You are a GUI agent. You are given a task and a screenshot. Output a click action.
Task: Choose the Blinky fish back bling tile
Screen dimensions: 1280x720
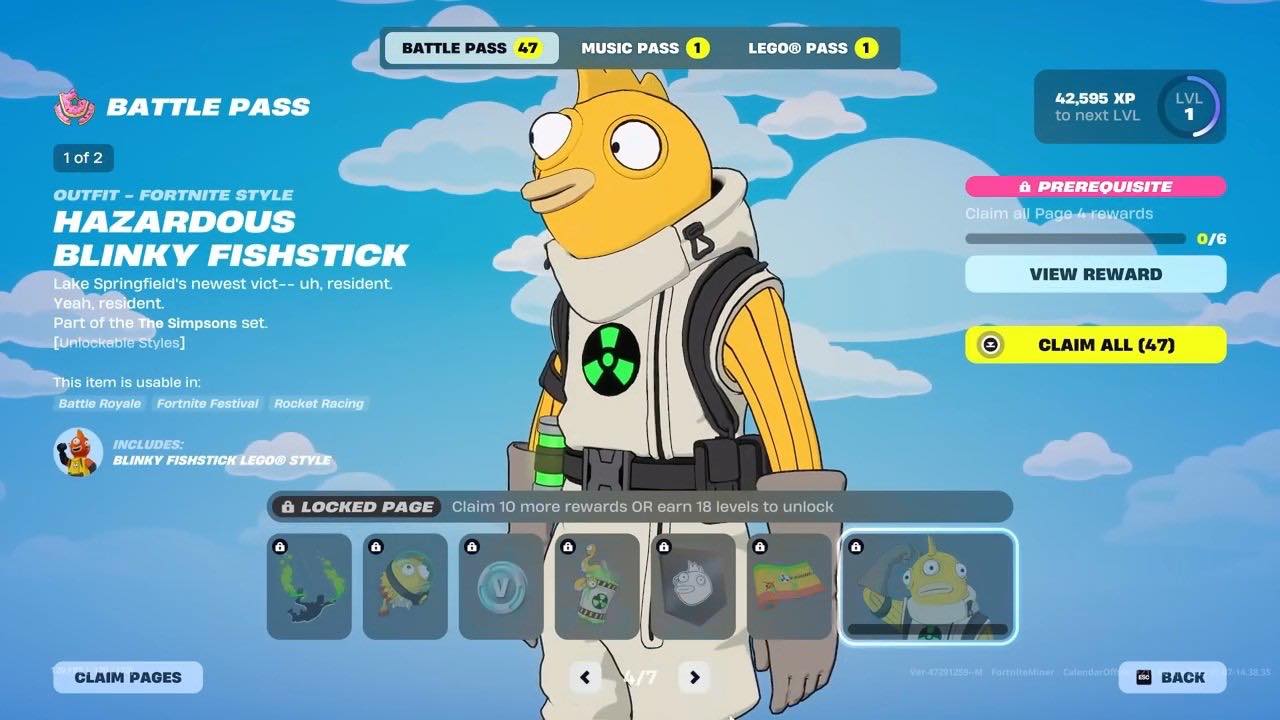coord(405,587)
